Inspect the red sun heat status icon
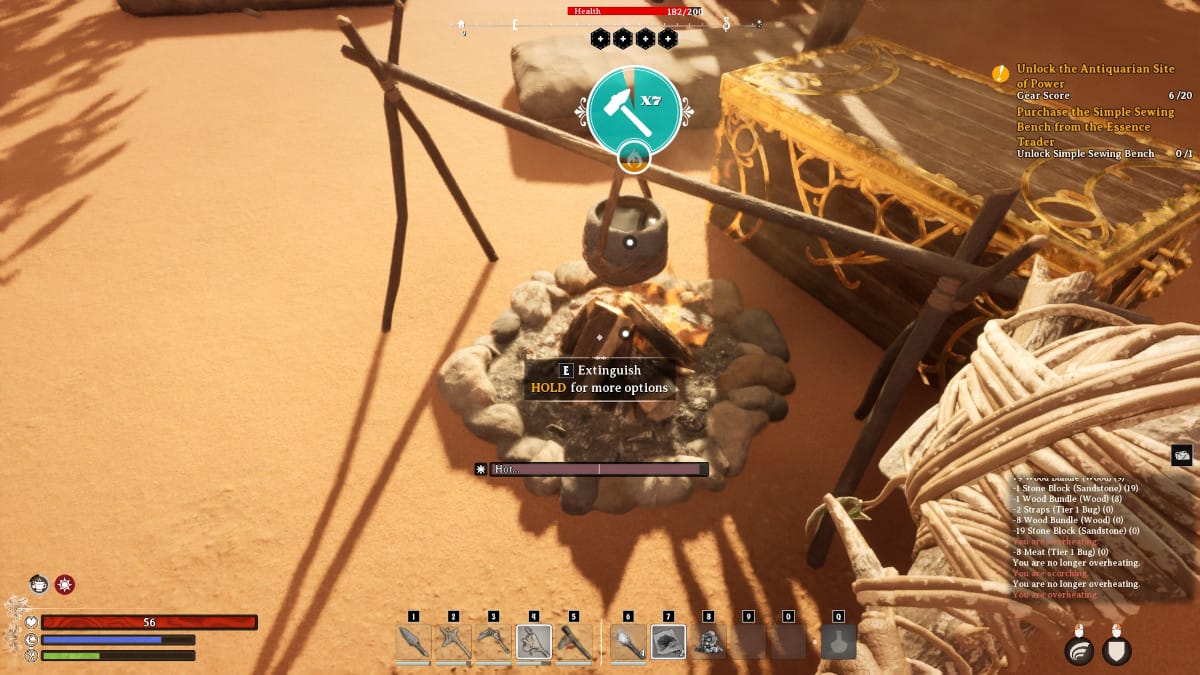 pyautogui.click(x=65, y=584)
